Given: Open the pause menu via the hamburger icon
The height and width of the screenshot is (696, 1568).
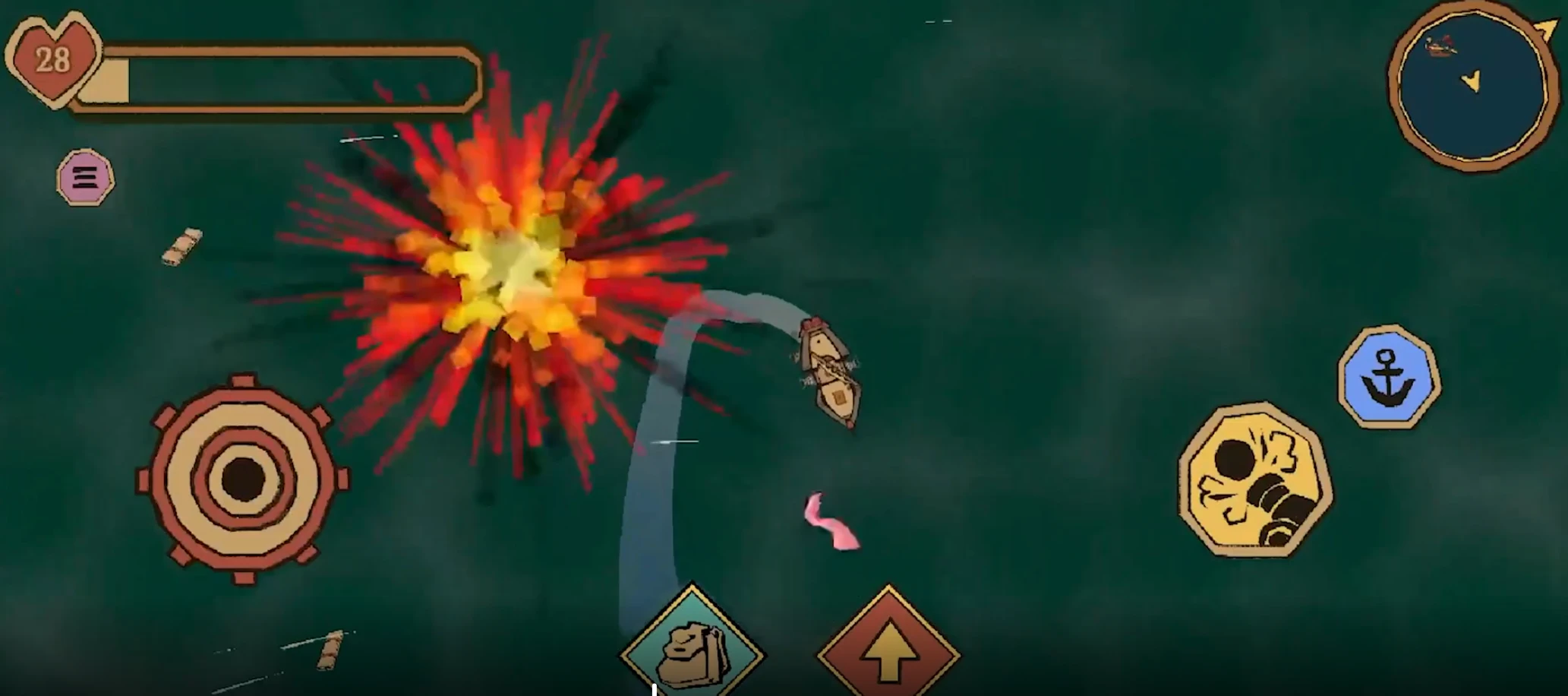Looking at the screenshot, I should [x=86, y=178].
